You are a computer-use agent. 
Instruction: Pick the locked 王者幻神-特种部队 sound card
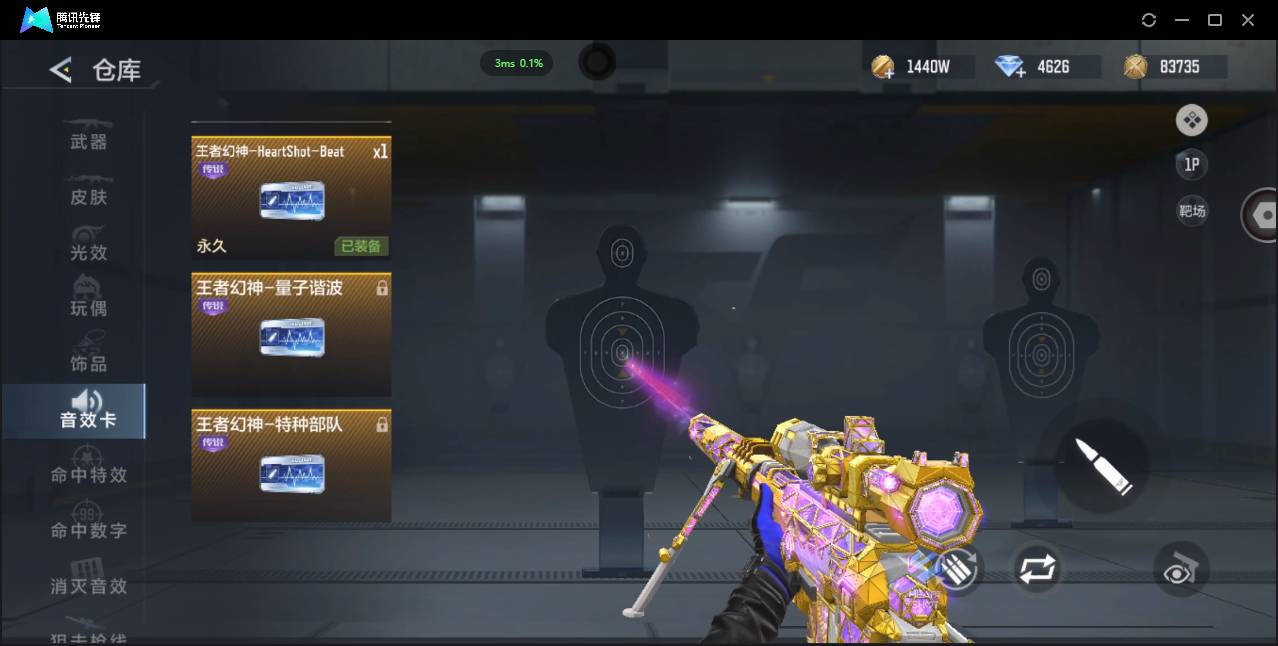point(291,466)
